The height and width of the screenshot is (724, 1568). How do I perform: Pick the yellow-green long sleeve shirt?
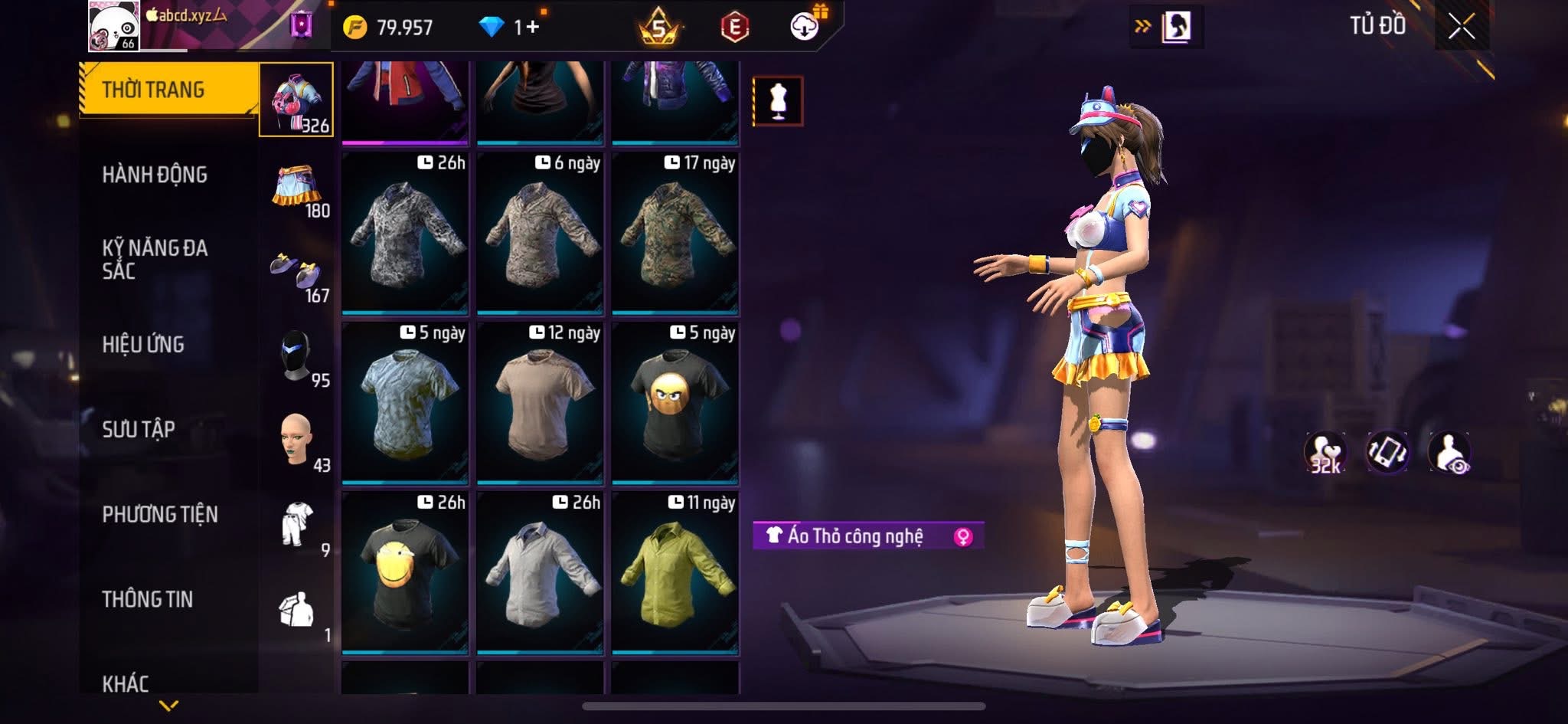[675, 574]
